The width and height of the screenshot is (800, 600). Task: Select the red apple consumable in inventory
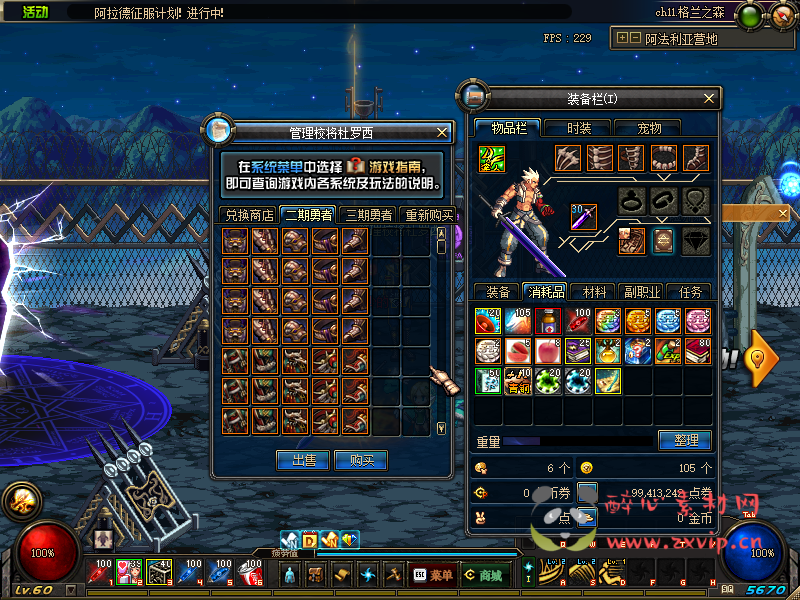pyautogui.click(x=547, y=350)
